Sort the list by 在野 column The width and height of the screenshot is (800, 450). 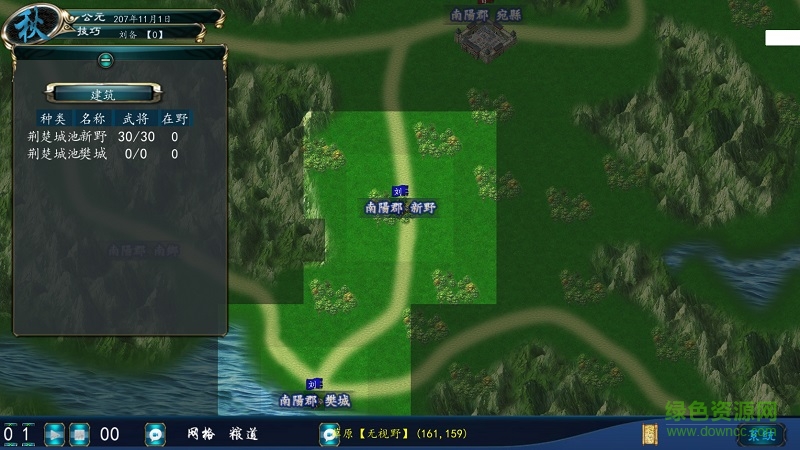pos(175,118)
